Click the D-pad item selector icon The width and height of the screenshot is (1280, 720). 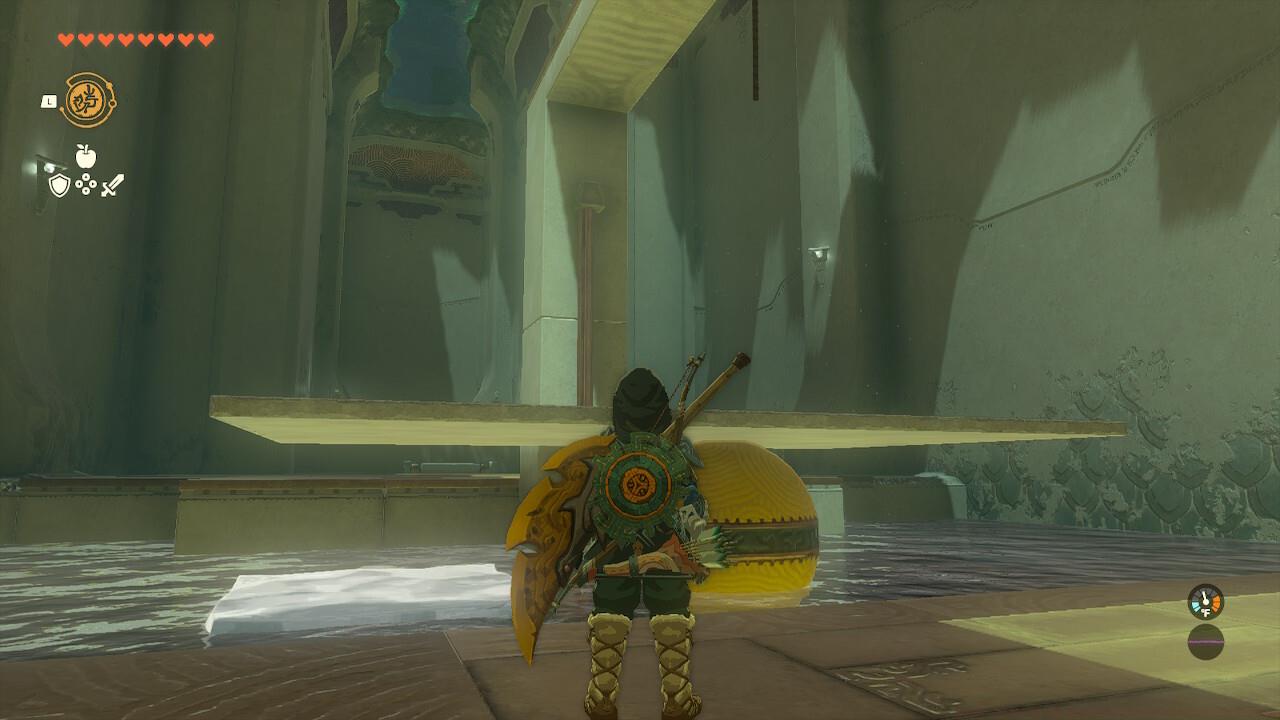pyautogui.click(x=87, y=185)
